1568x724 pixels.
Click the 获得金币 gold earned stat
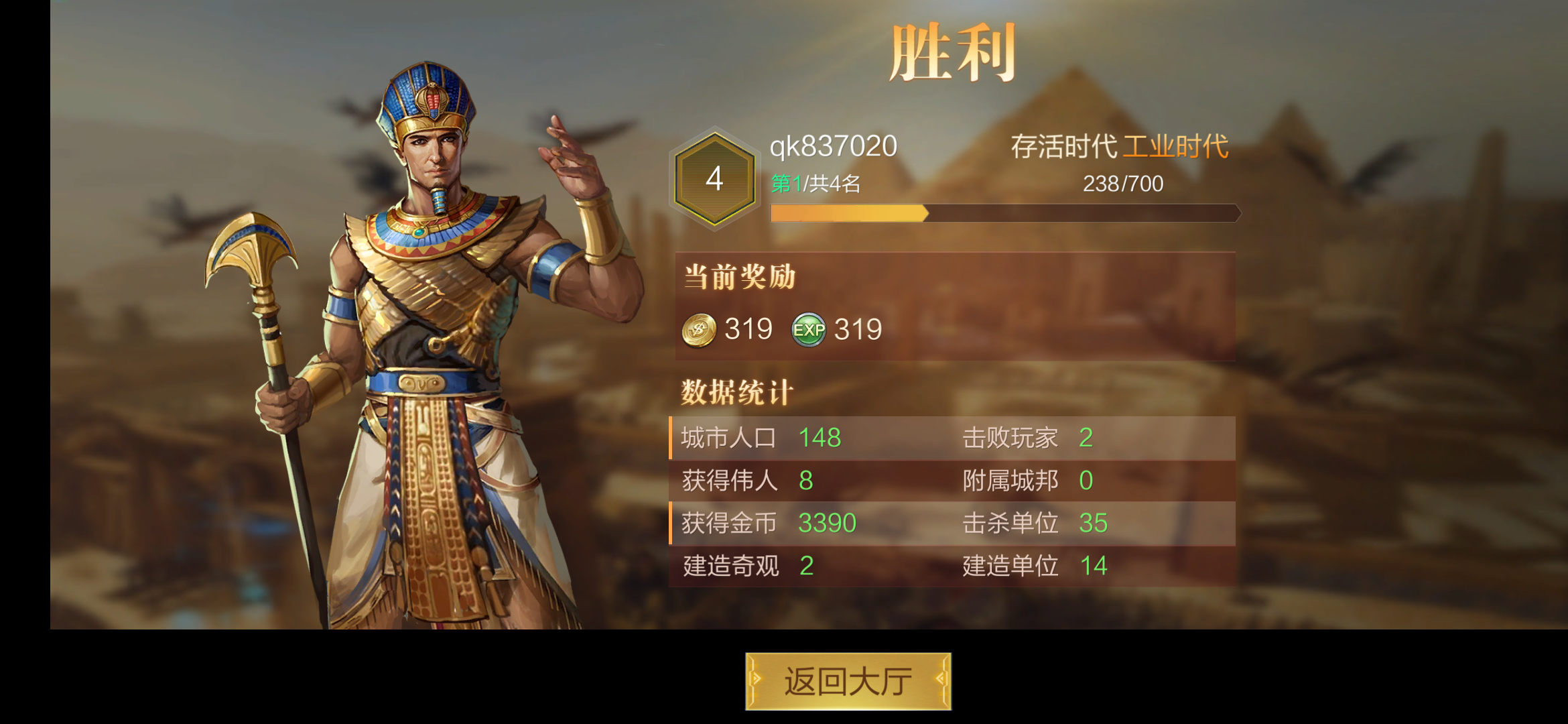coord(767,524)
